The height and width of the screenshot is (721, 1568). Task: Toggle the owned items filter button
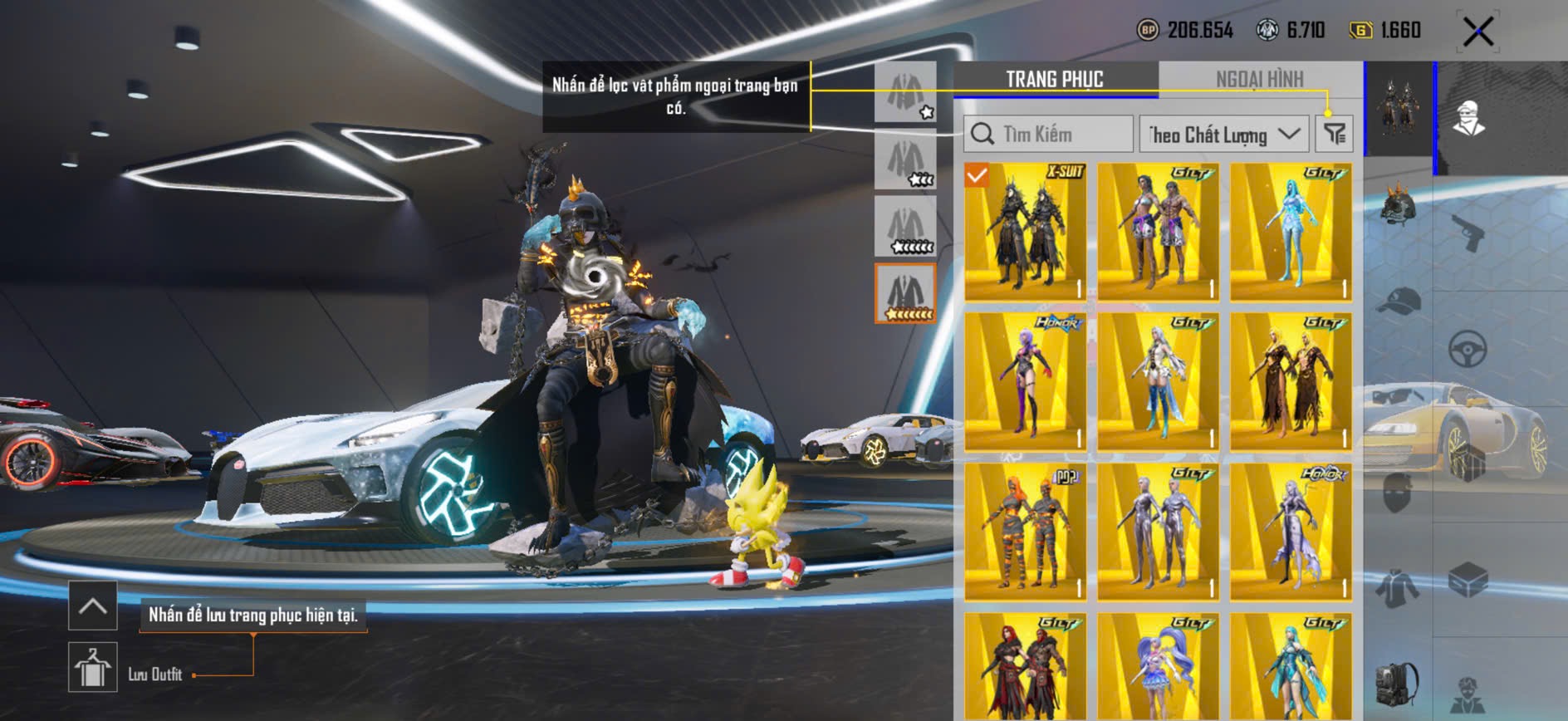tap(1334, 134)
